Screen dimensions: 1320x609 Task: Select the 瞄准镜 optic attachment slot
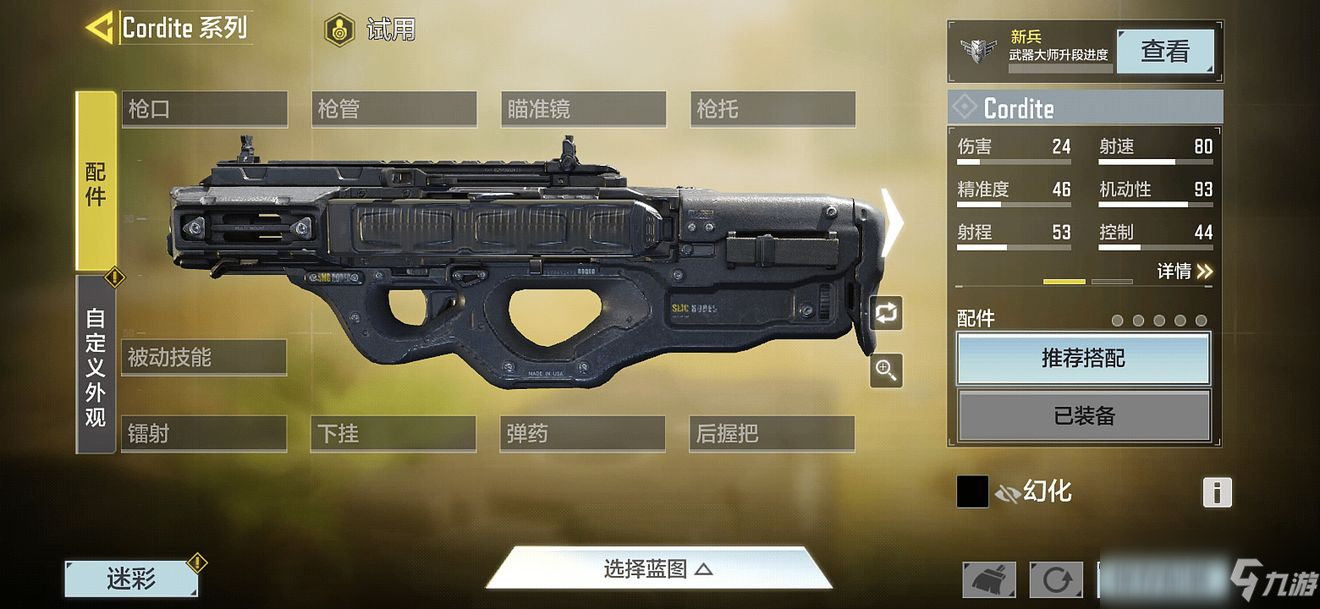[583, 109]
